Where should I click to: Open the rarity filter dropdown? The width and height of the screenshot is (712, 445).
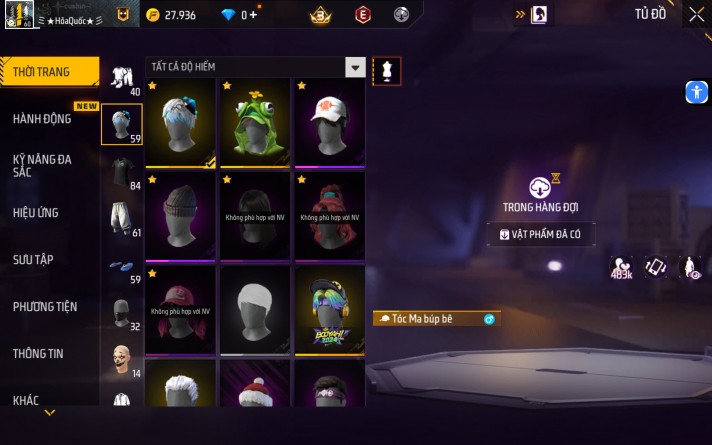(x=354, y=67)
